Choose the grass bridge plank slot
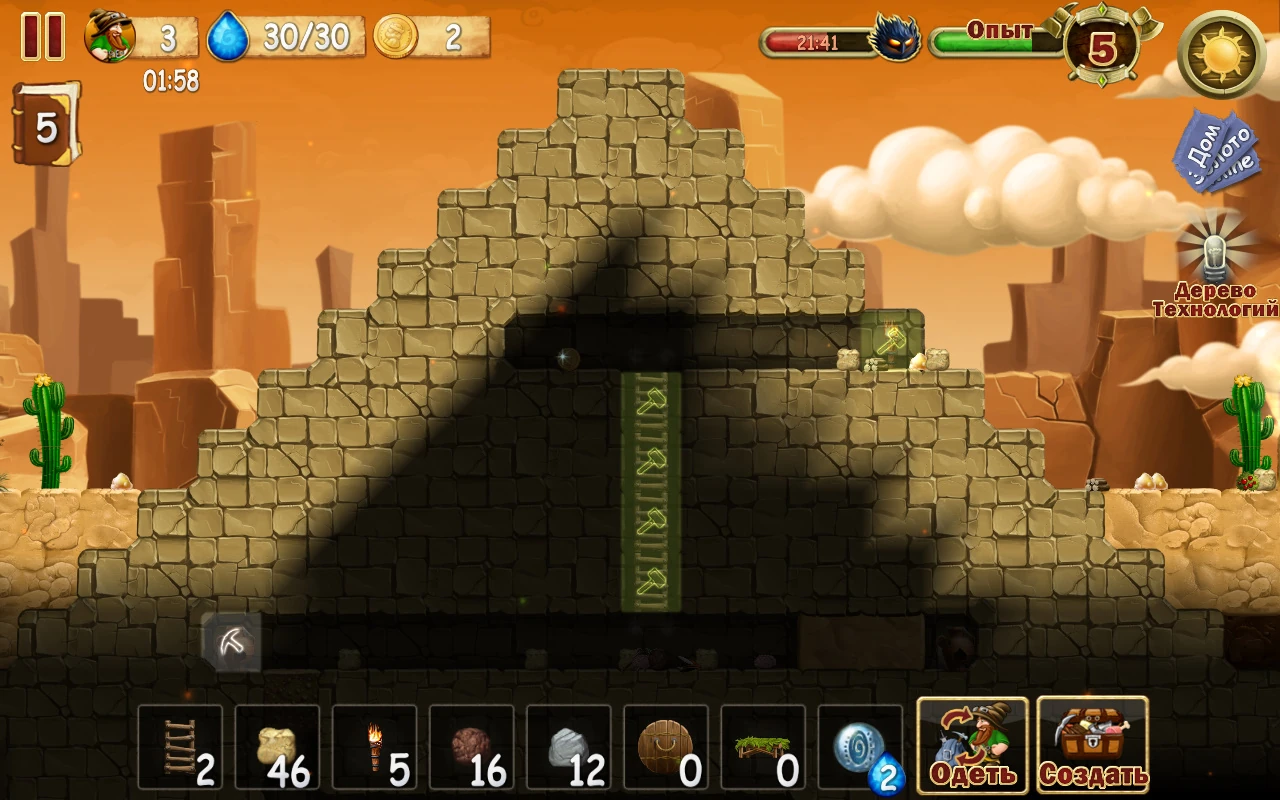 pos(762,748)
